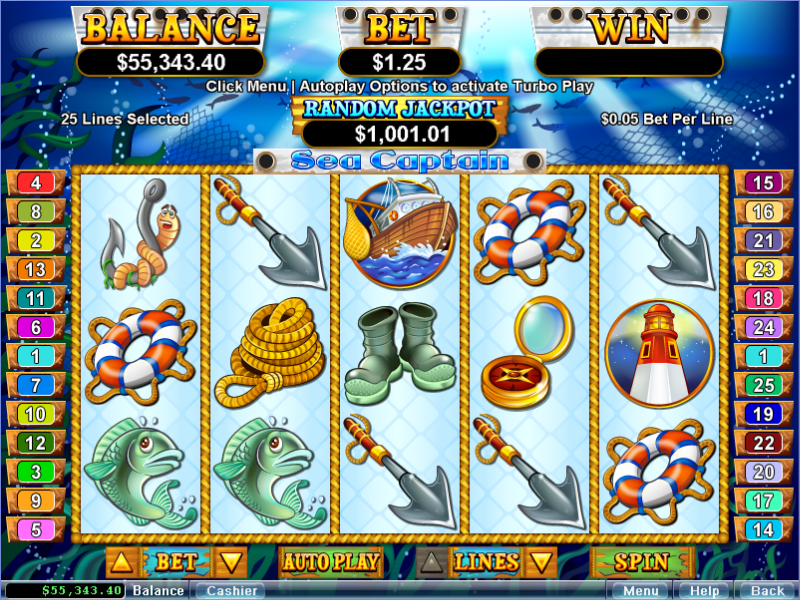Go Back to the lobby
Screen dimensions: 800x600
point(767,591)
